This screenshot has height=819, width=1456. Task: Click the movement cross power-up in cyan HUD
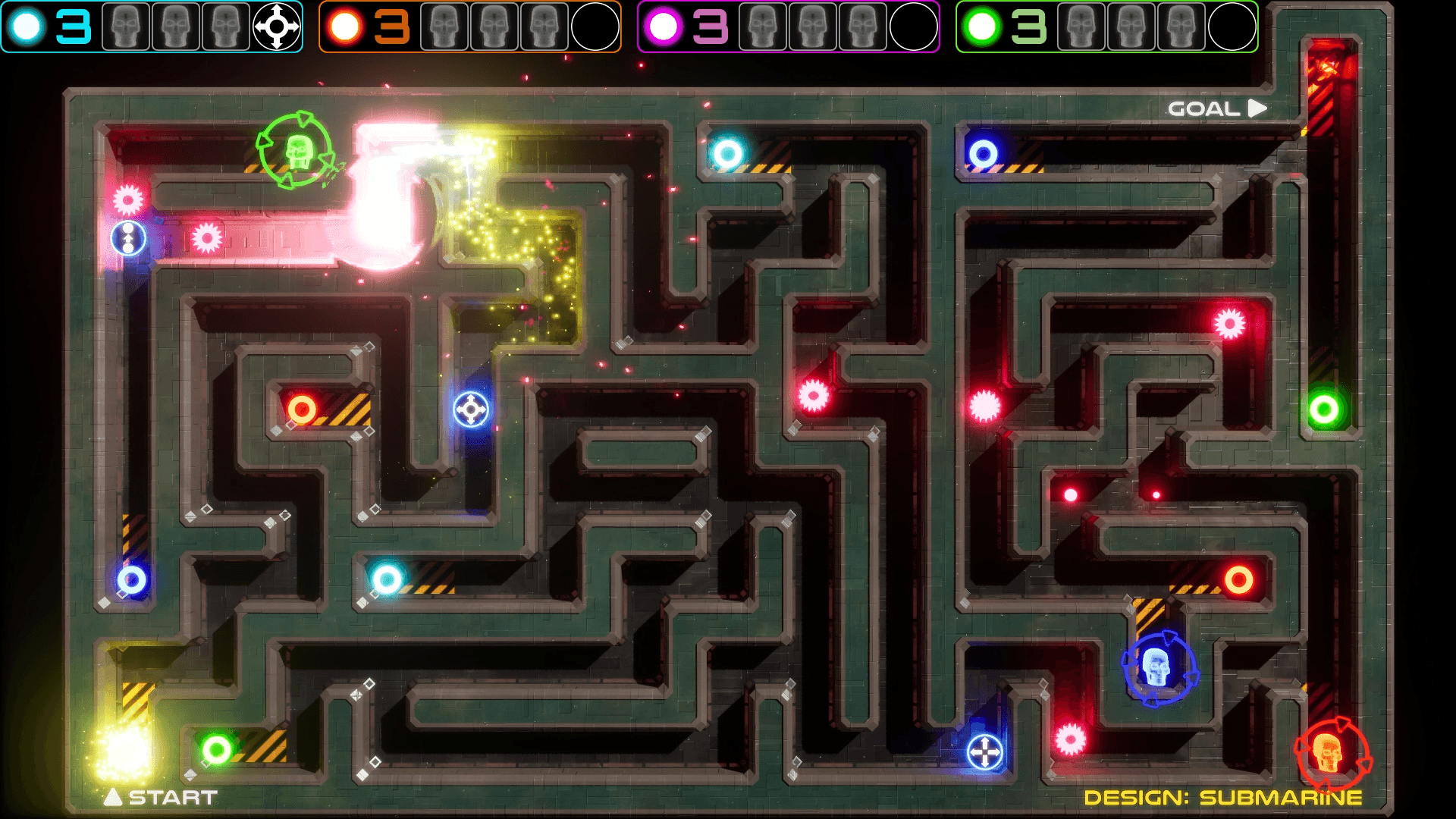(x=276, y=25)
